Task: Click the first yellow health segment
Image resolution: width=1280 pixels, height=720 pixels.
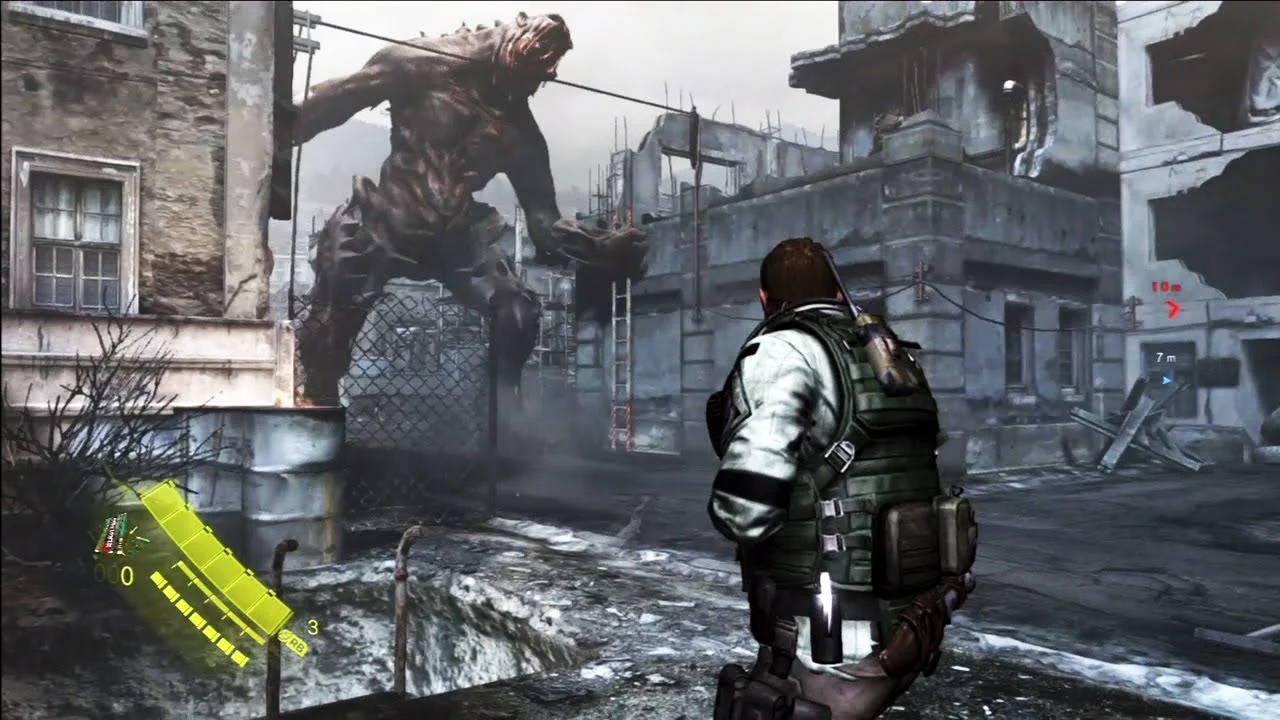Action: (x=161, y=495)
